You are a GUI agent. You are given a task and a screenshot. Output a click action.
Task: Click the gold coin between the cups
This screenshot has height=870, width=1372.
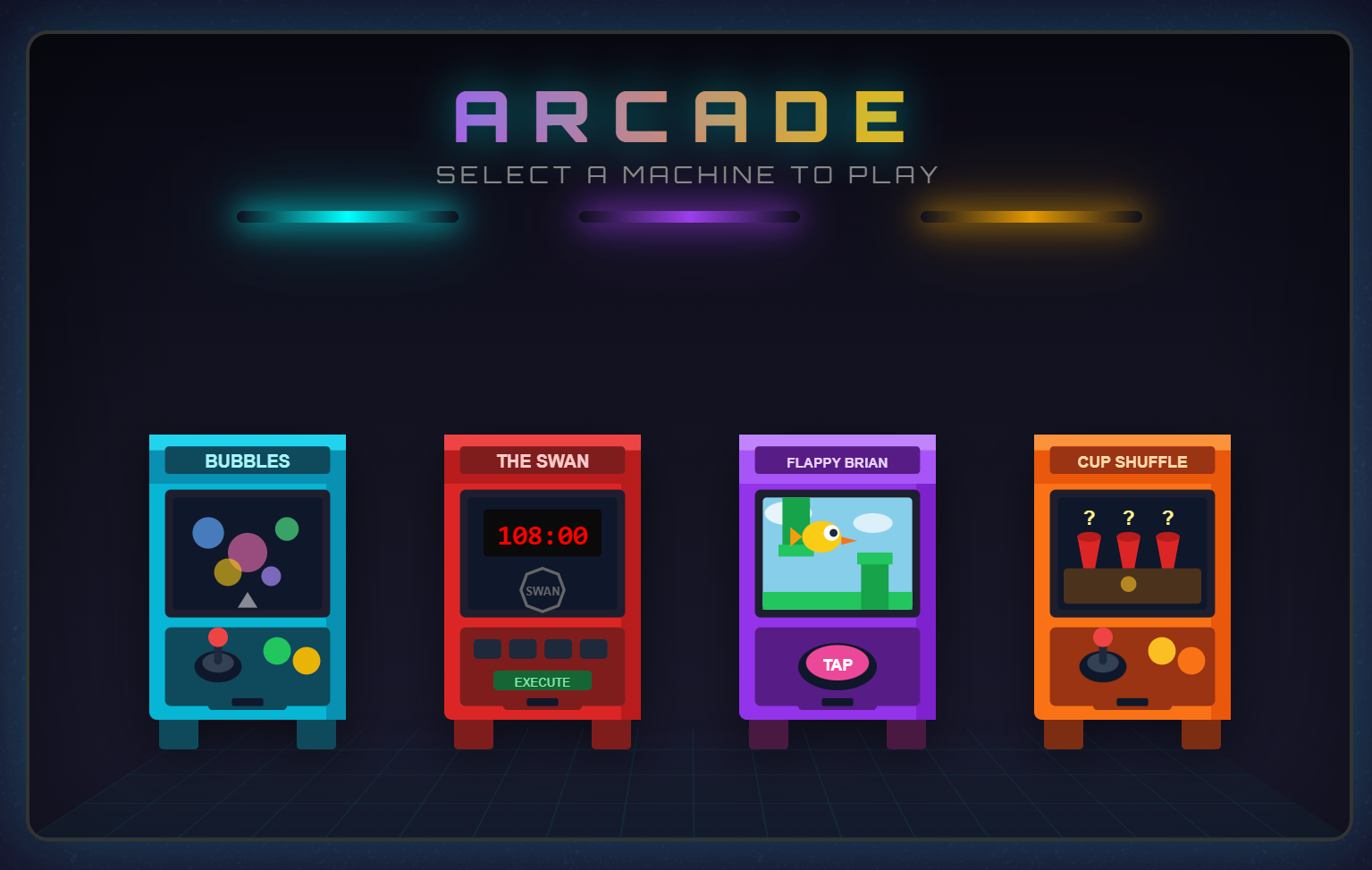coord(1129,584)
